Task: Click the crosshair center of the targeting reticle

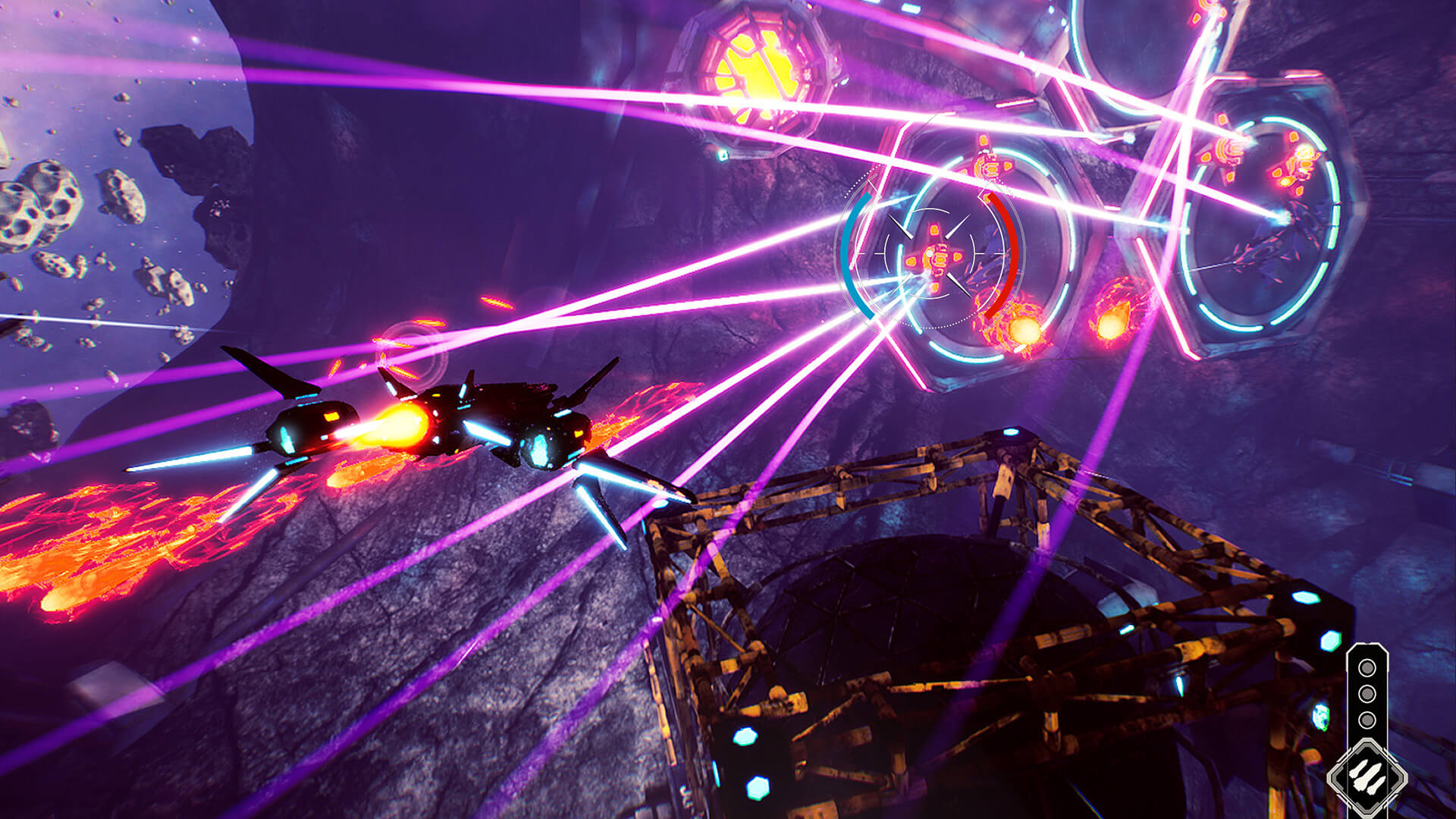Action: 935,256
